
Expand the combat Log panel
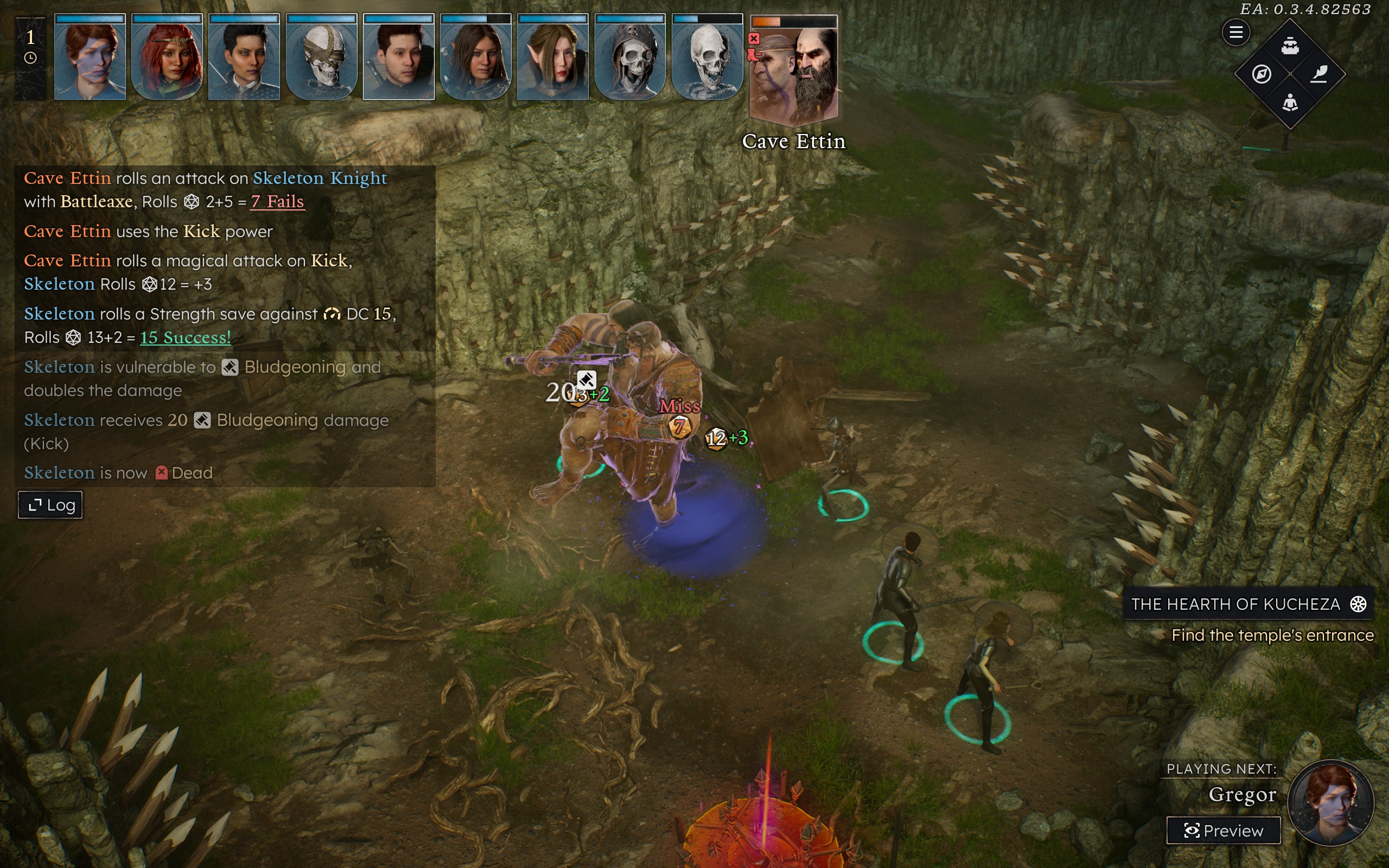tap(50, 505)
